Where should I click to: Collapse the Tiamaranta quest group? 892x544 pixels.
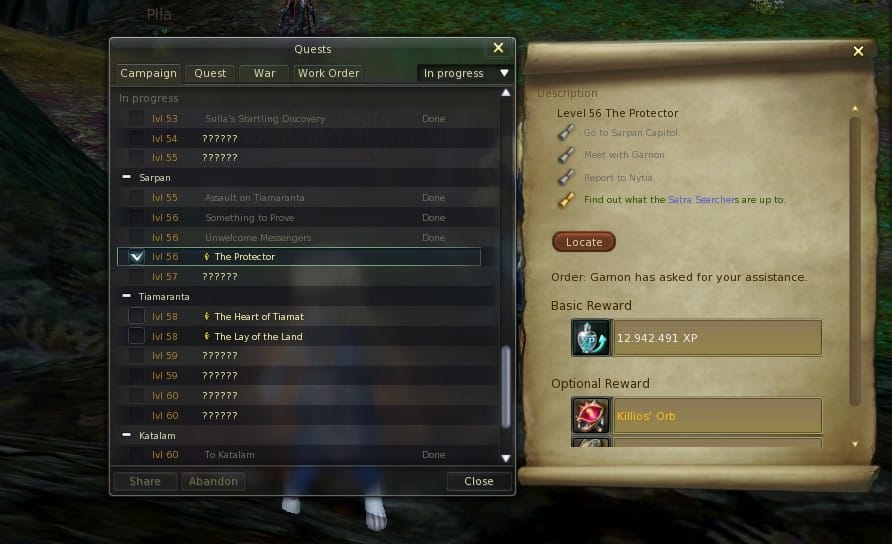coord(127,297)
